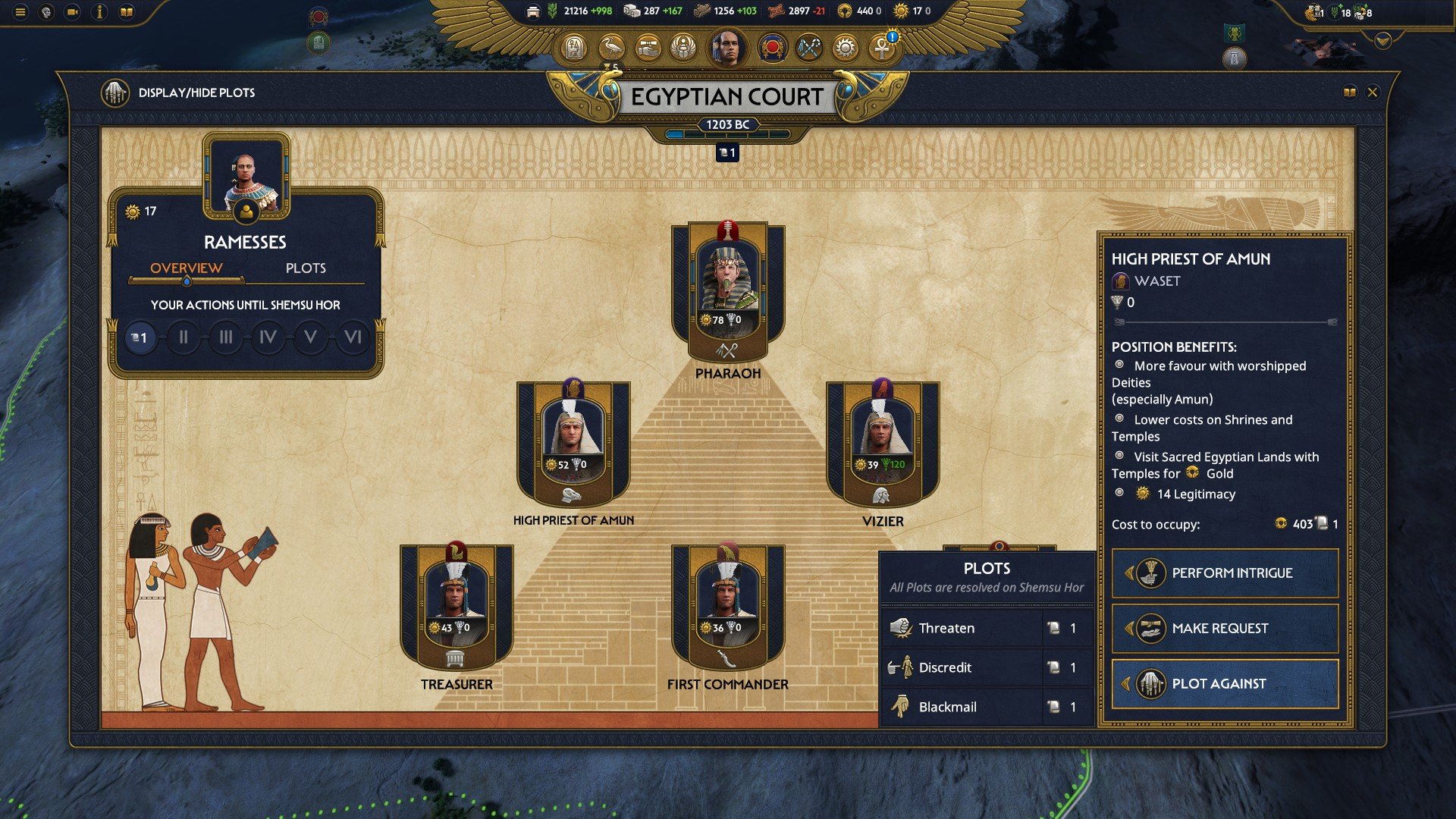The image size is (1456, 819).
Task: Open the Overview tab for Ramesses
Action: click(x=186, y=268)
